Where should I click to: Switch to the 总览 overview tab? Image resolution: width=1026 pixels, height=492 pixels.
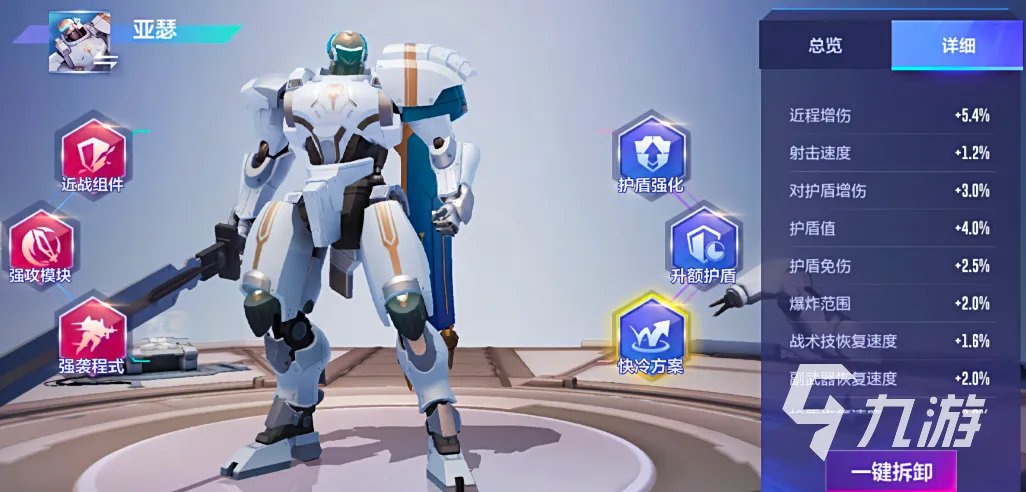coord(825,45)
